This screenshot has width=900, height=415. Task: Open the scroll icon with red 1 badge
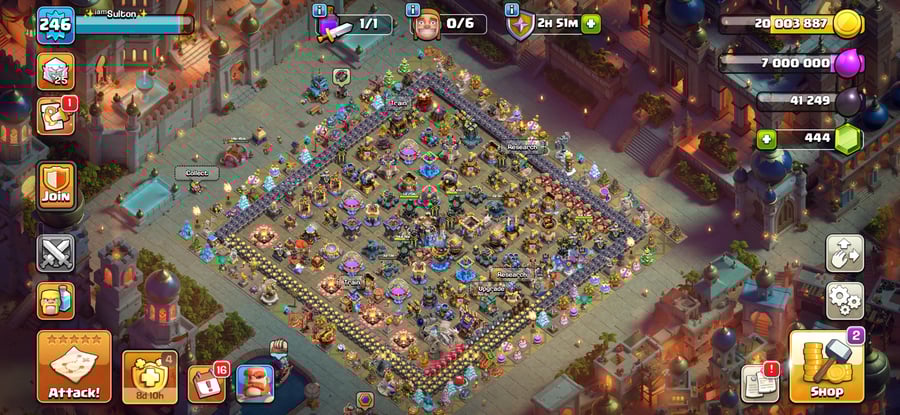tap(54, 116)
